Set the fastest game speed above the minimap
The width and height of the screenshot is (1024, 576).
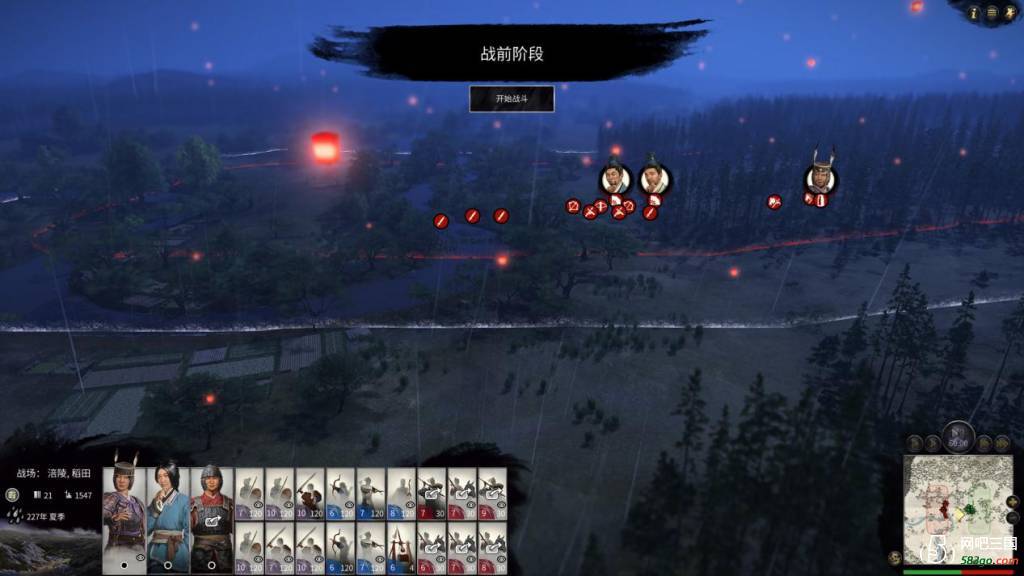click(999, 442)
